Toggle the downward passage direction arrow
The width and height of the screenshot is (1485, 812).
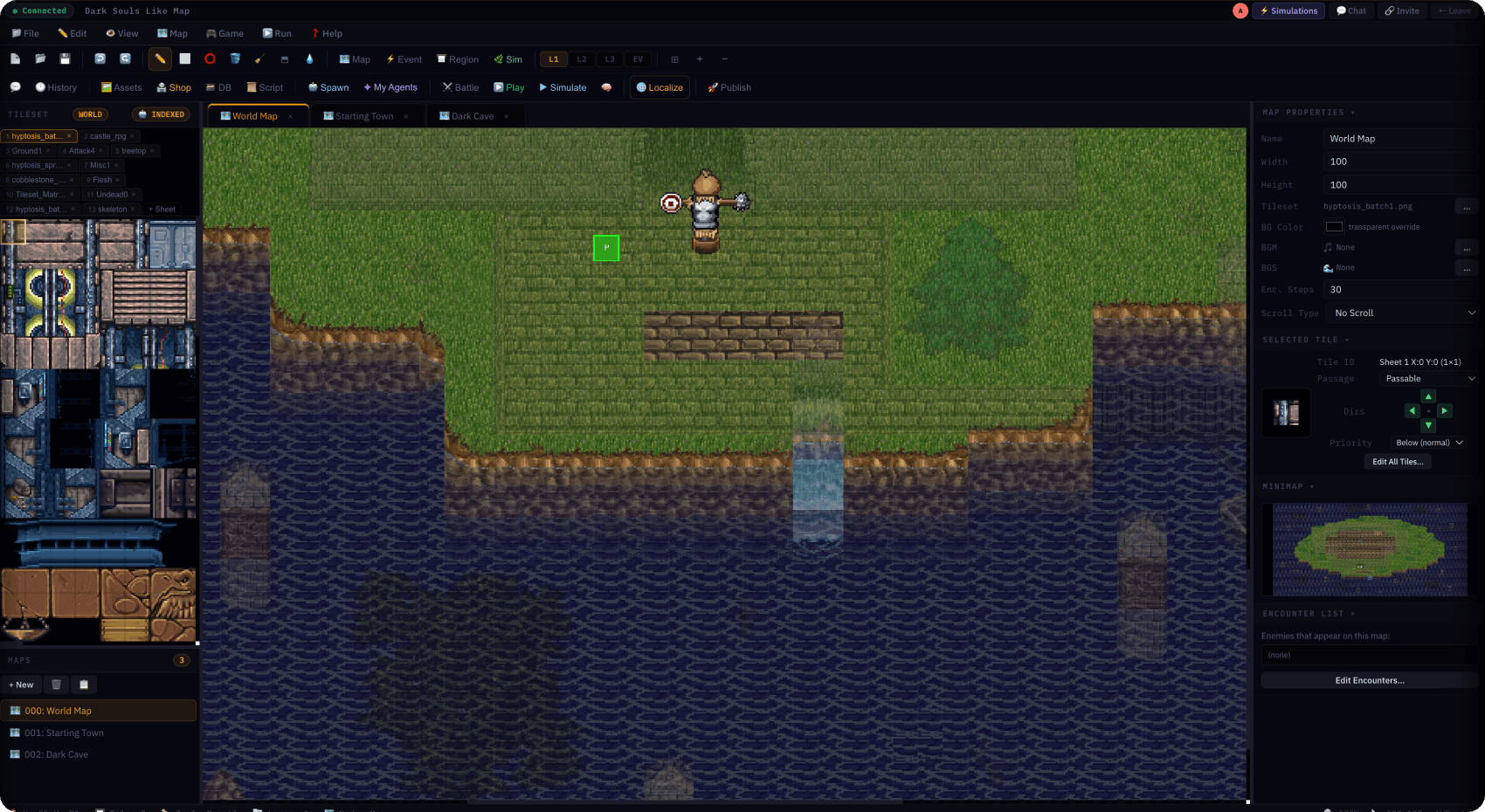click(x=1428, y=425)
